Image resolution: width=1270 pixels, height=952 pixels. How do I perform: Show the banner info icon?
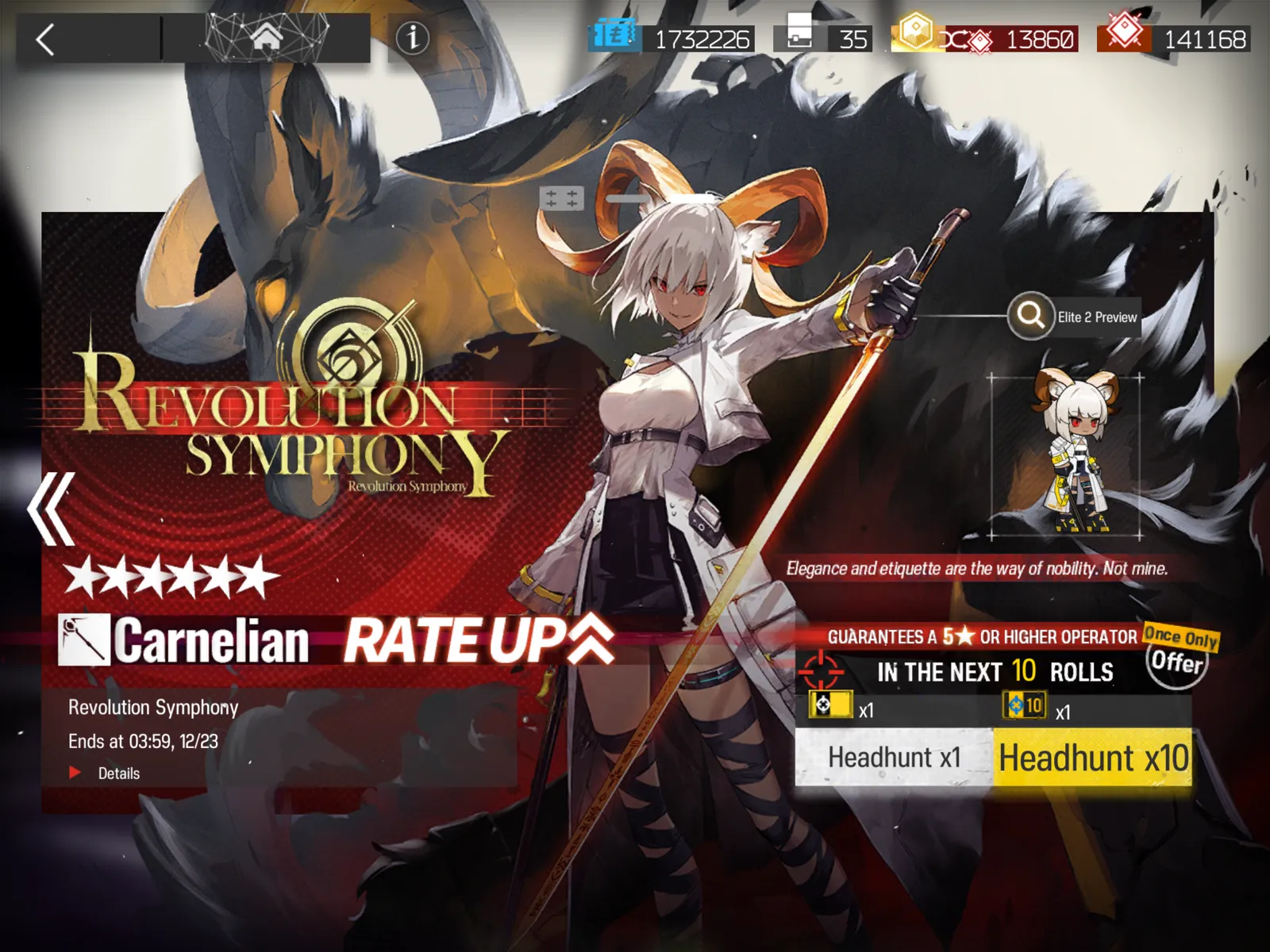click(412, 37)
